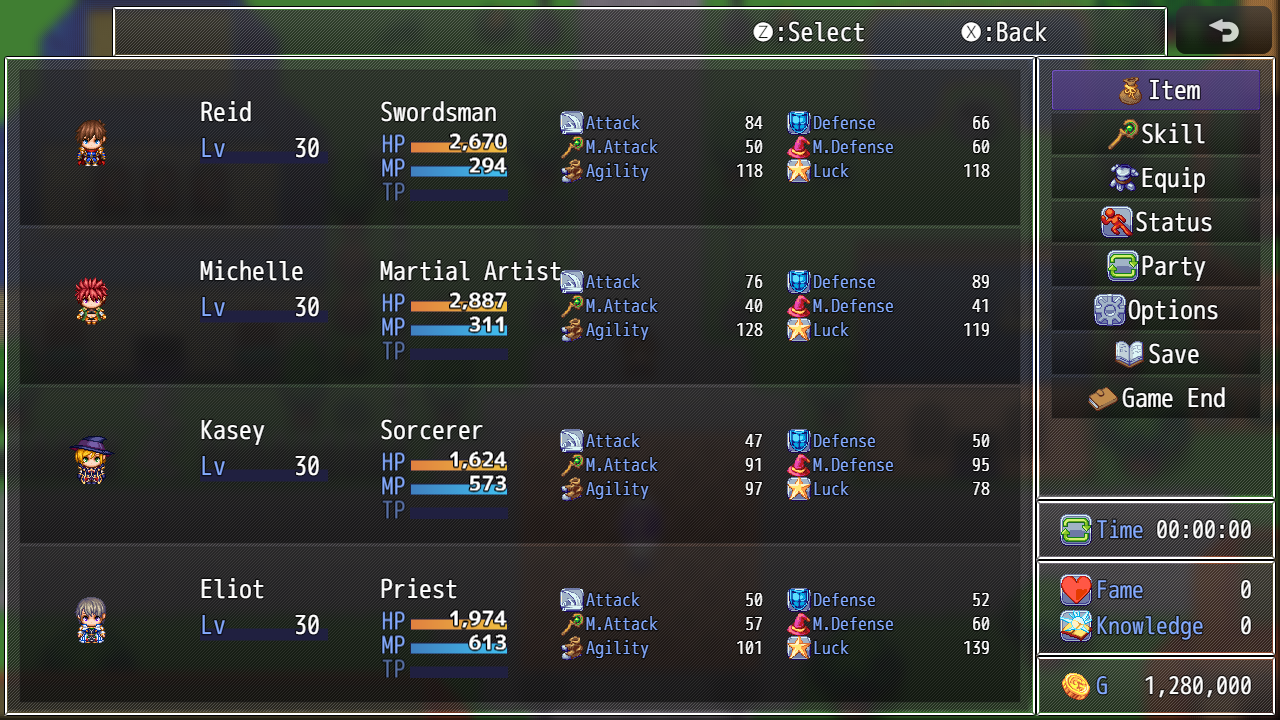
Task: Select the Save command
Action: pyautogui.click(x=1155, y=354)
